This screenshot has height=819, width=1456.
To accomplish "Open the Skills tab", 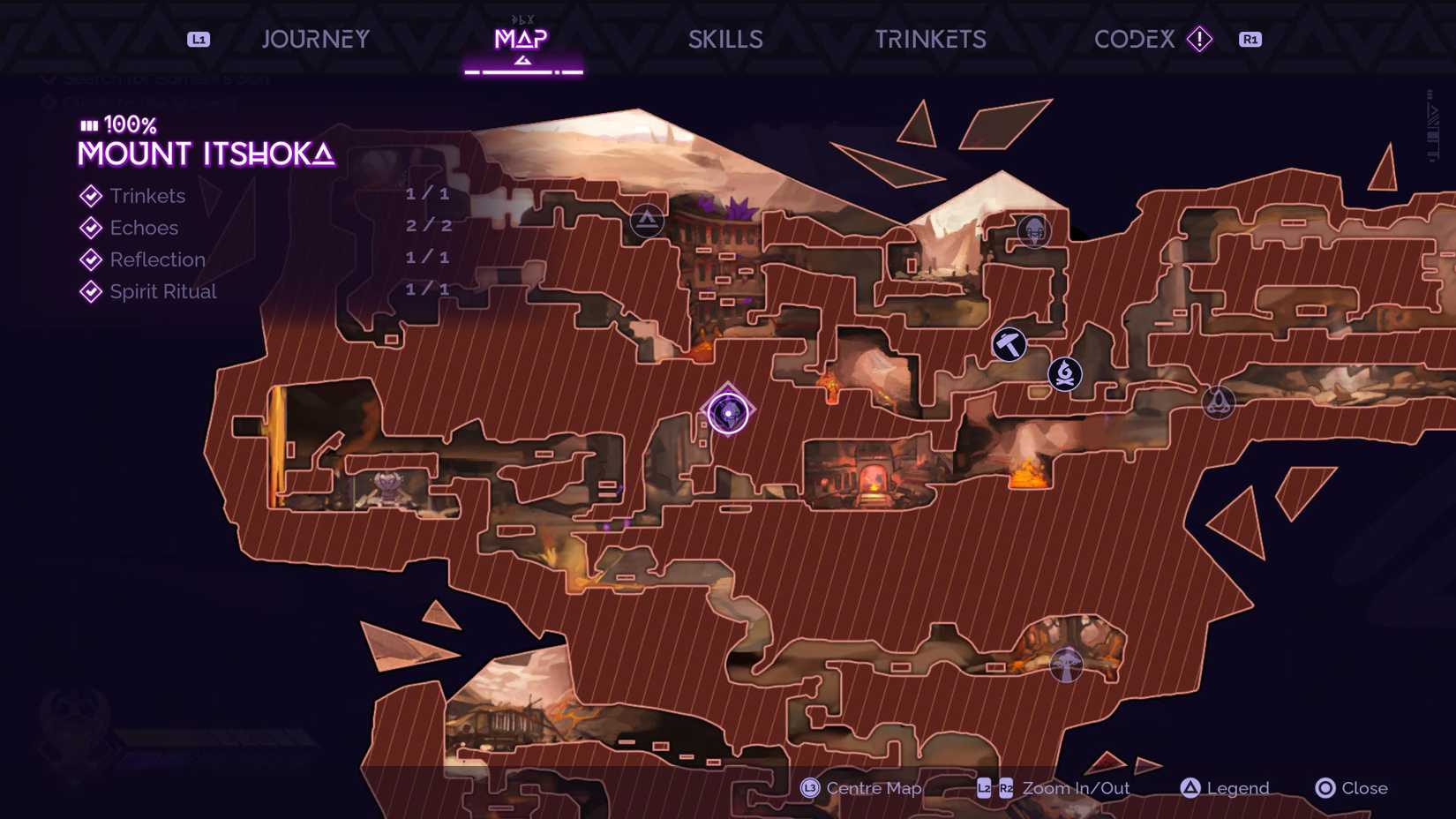I will 725,39.
